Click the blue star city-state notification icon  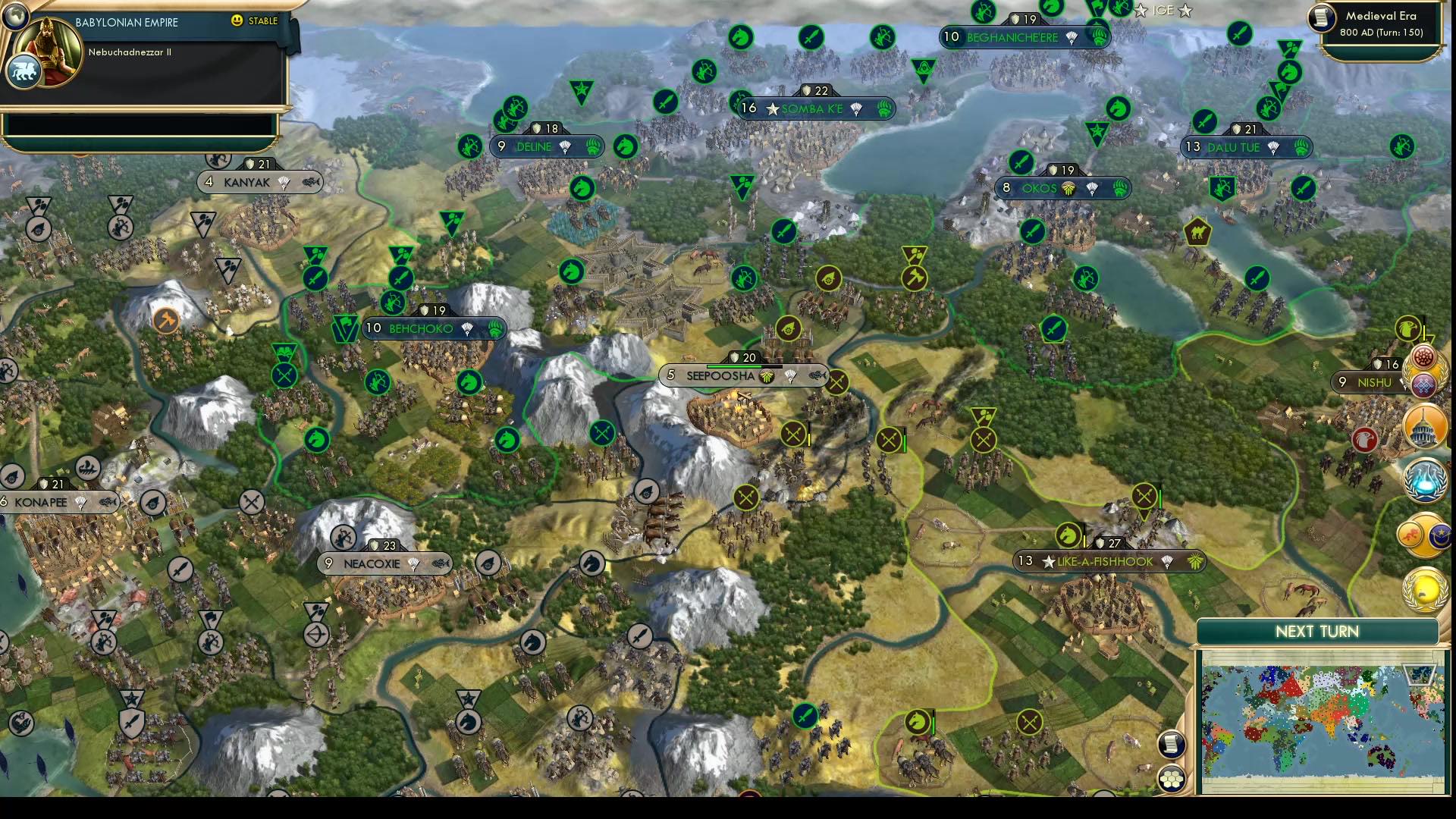[x=1442, y=535]
